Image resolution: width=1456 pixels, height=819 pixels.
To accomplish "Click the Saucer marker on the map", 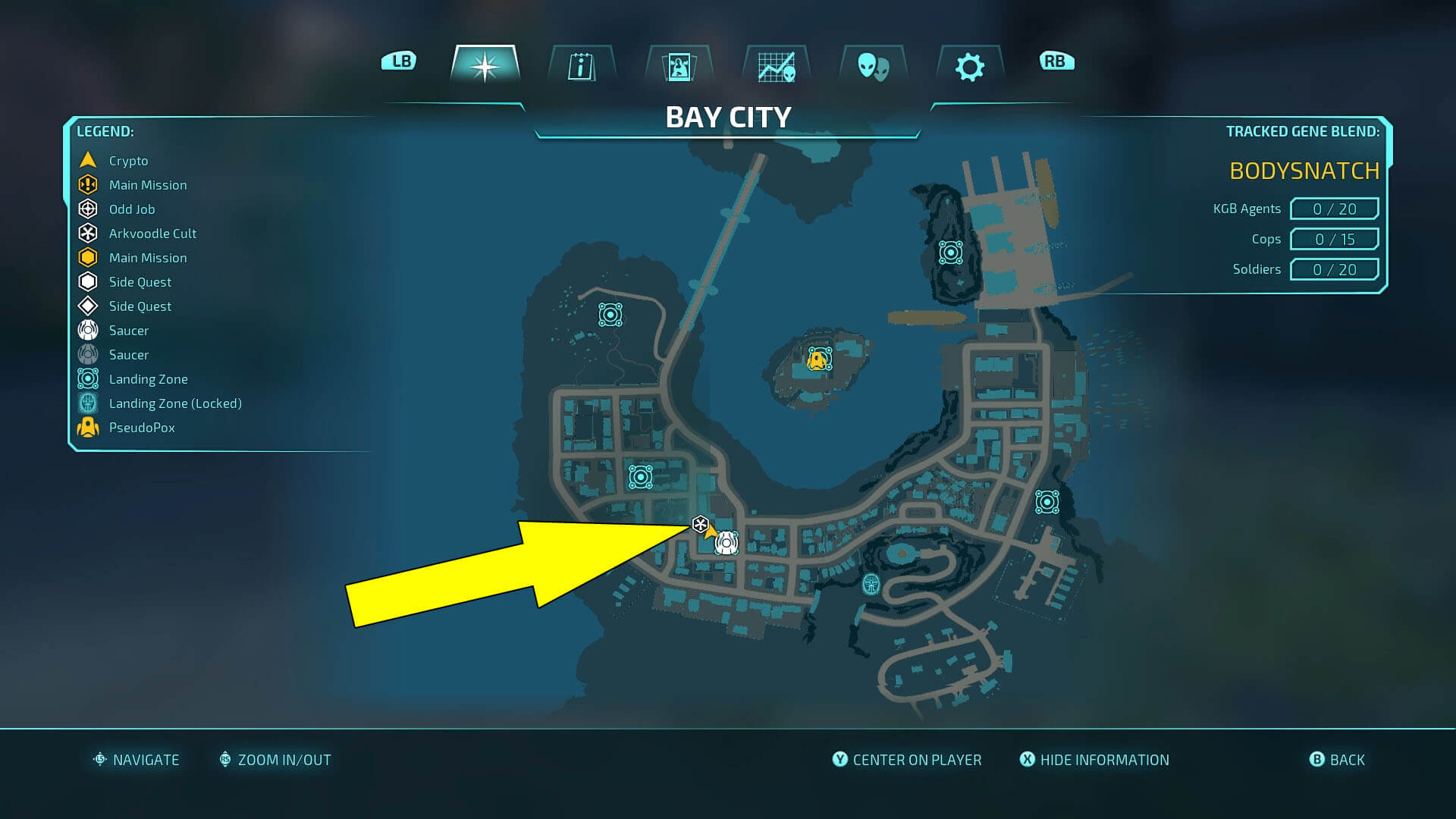I will click(726, 543).
